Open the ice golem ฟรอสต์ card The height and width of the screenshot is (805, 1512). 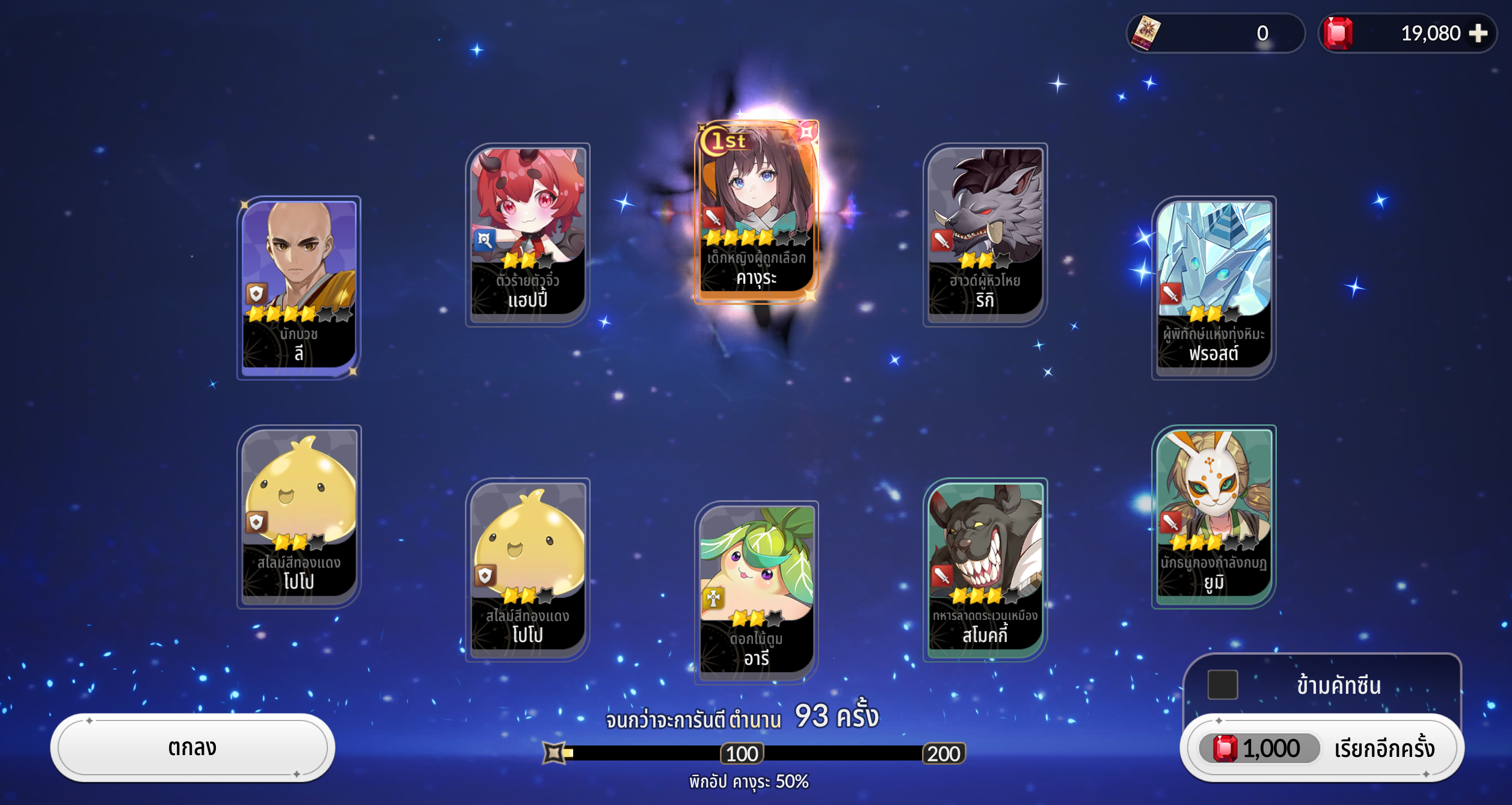pos(1213,286)
